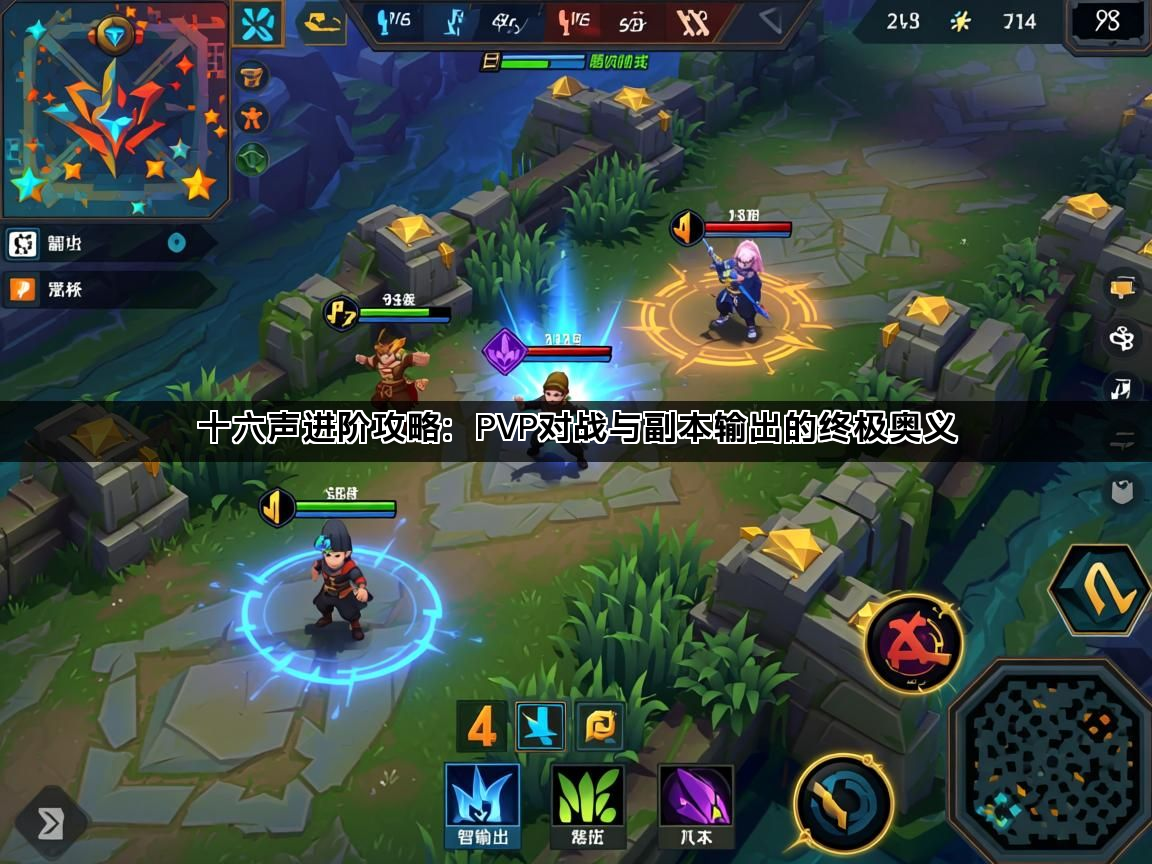Open the octagonal minimap
Screen dimensions: 1152x864
pyautogui.click(x=1049, y=761)
